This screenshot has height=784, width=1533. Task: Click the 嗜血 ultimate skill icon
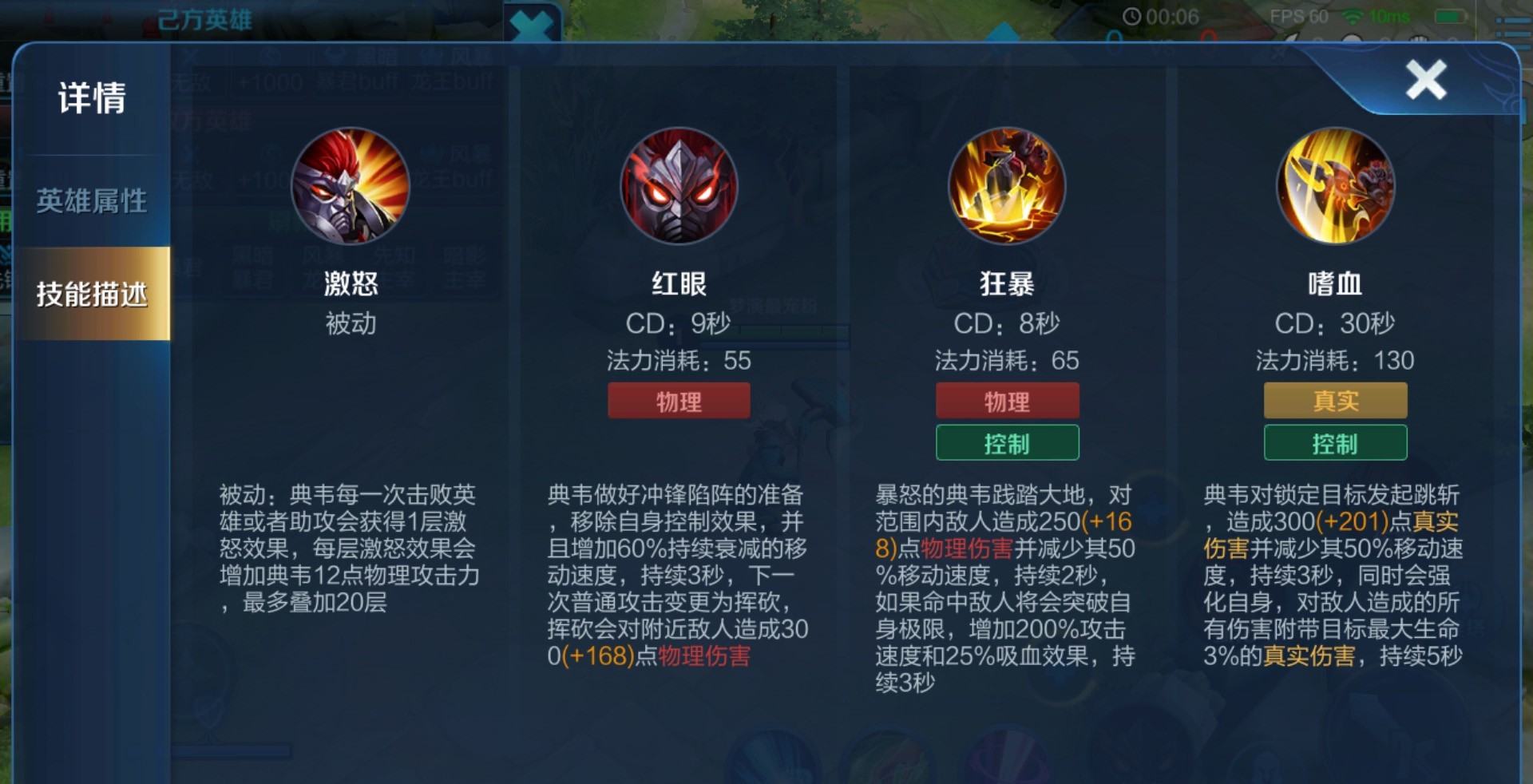[1336, 186]
